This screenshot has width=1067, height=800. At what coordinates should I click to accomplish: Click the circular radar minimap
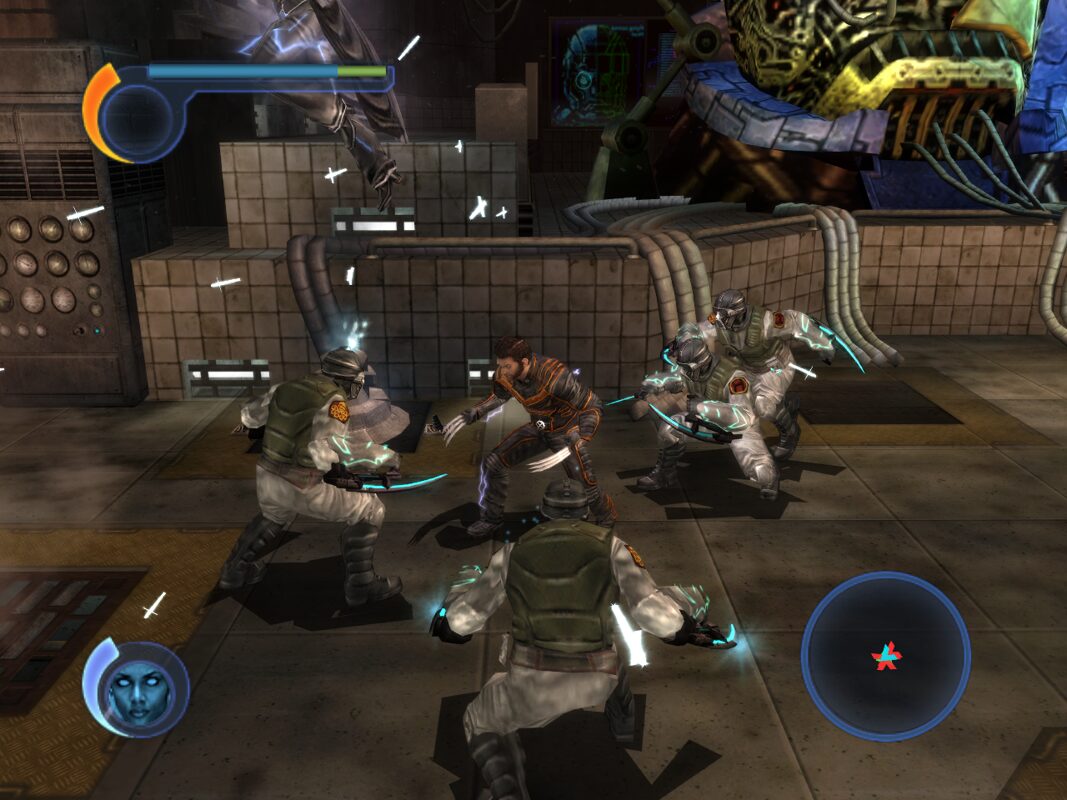[x=885, y=656]
